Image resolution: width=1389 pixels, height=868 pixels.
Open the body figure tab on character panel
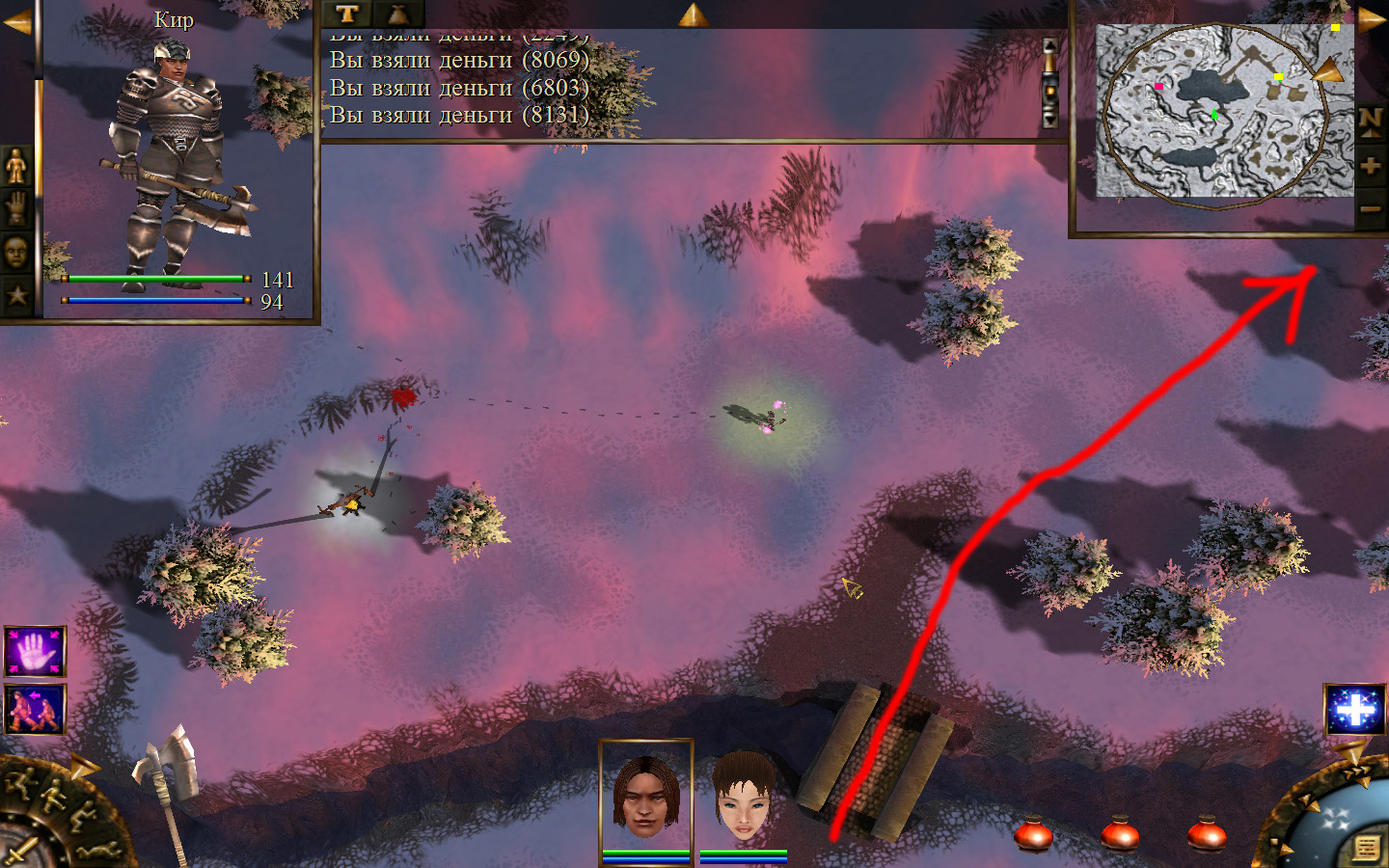[16, 166]
